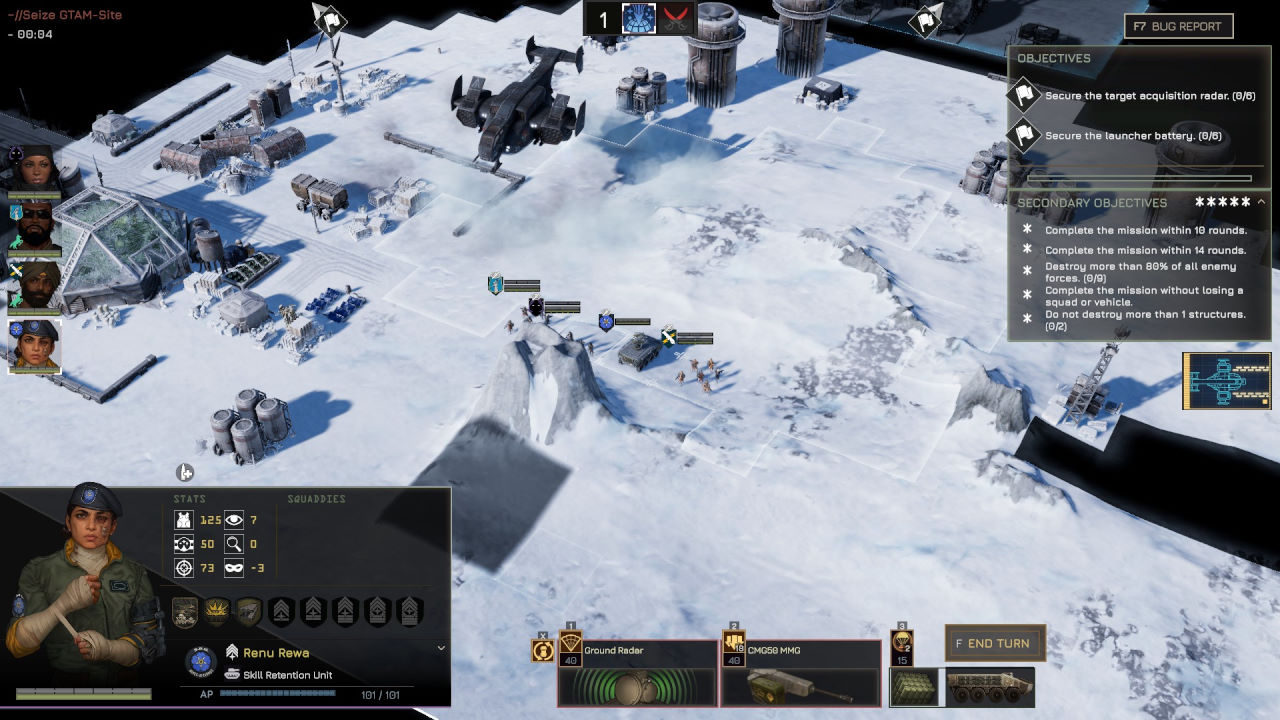Select the beret commander portrait in squad list
The image size is (1280, 720).
click(x=35, y=346)
